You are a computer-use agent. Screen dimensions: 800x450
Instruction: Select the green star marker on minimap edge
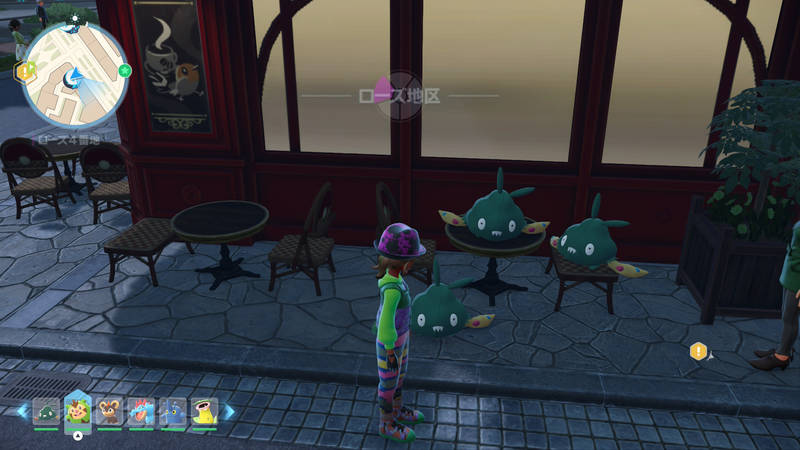click(x=125, y=70)
